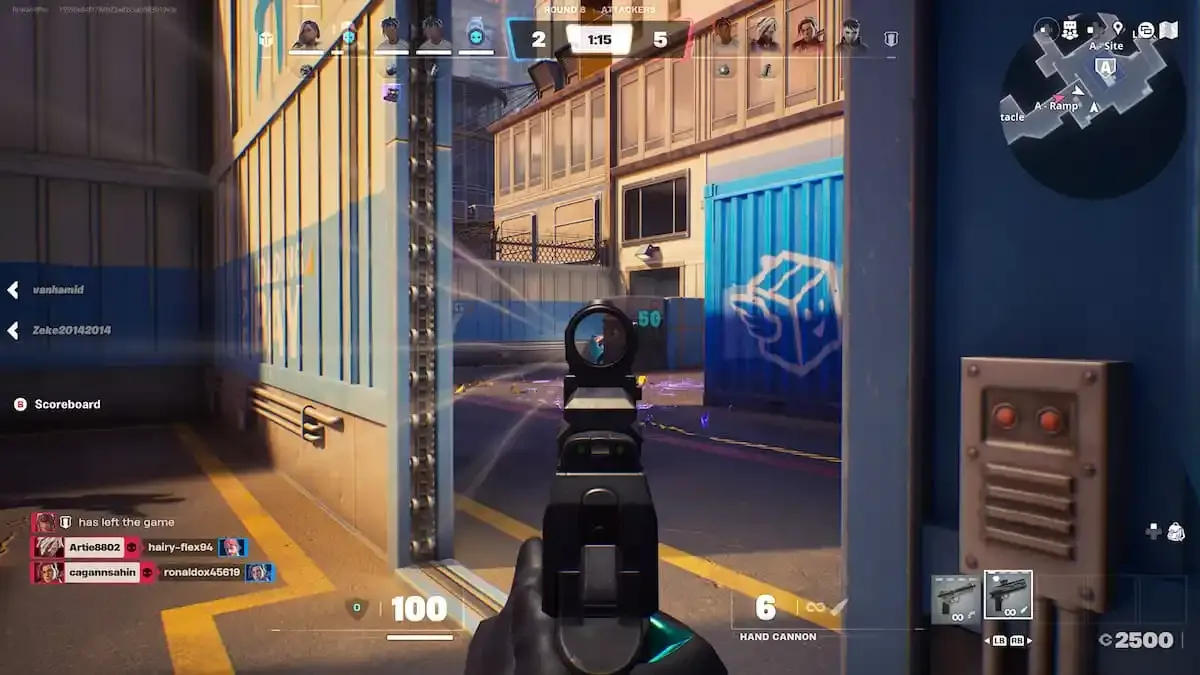The image size is (1200, 675).
Task: Click the cyan skull eliminated teammate icon
Action: [476, 36]
